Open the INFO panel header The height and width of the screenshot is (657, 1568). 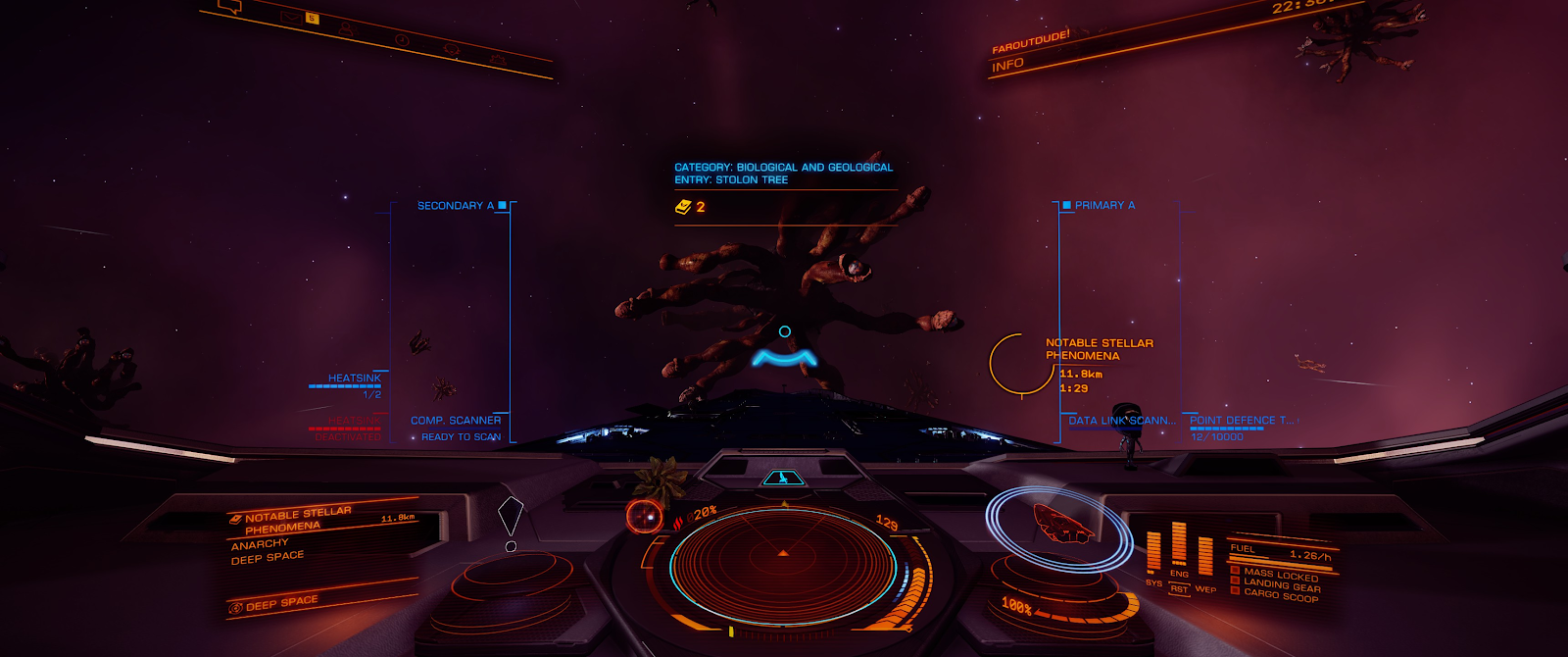[x=1007, y=66]
